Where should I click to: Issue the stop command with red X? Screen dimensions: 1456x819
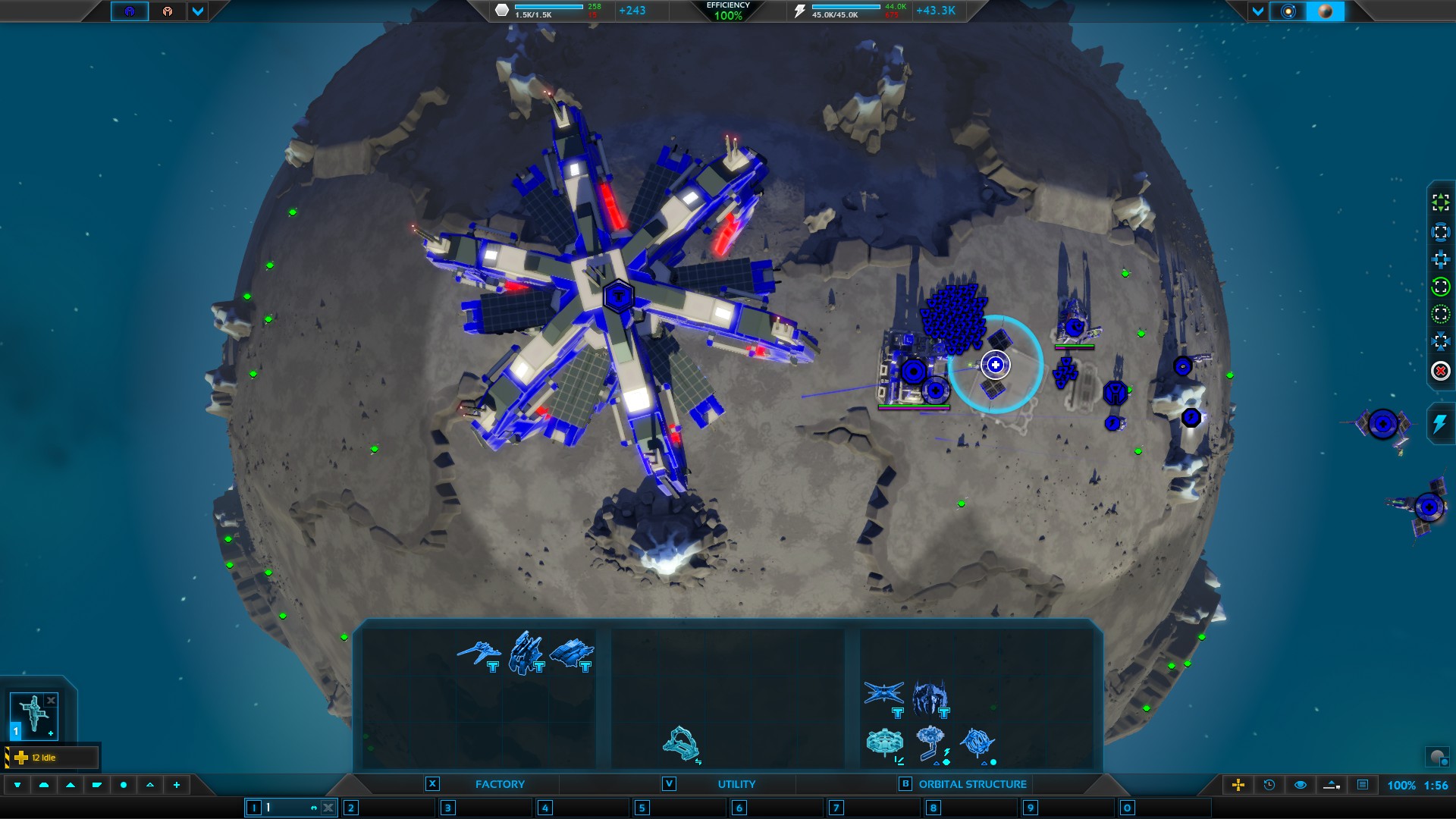click(x=1440, y=371)
